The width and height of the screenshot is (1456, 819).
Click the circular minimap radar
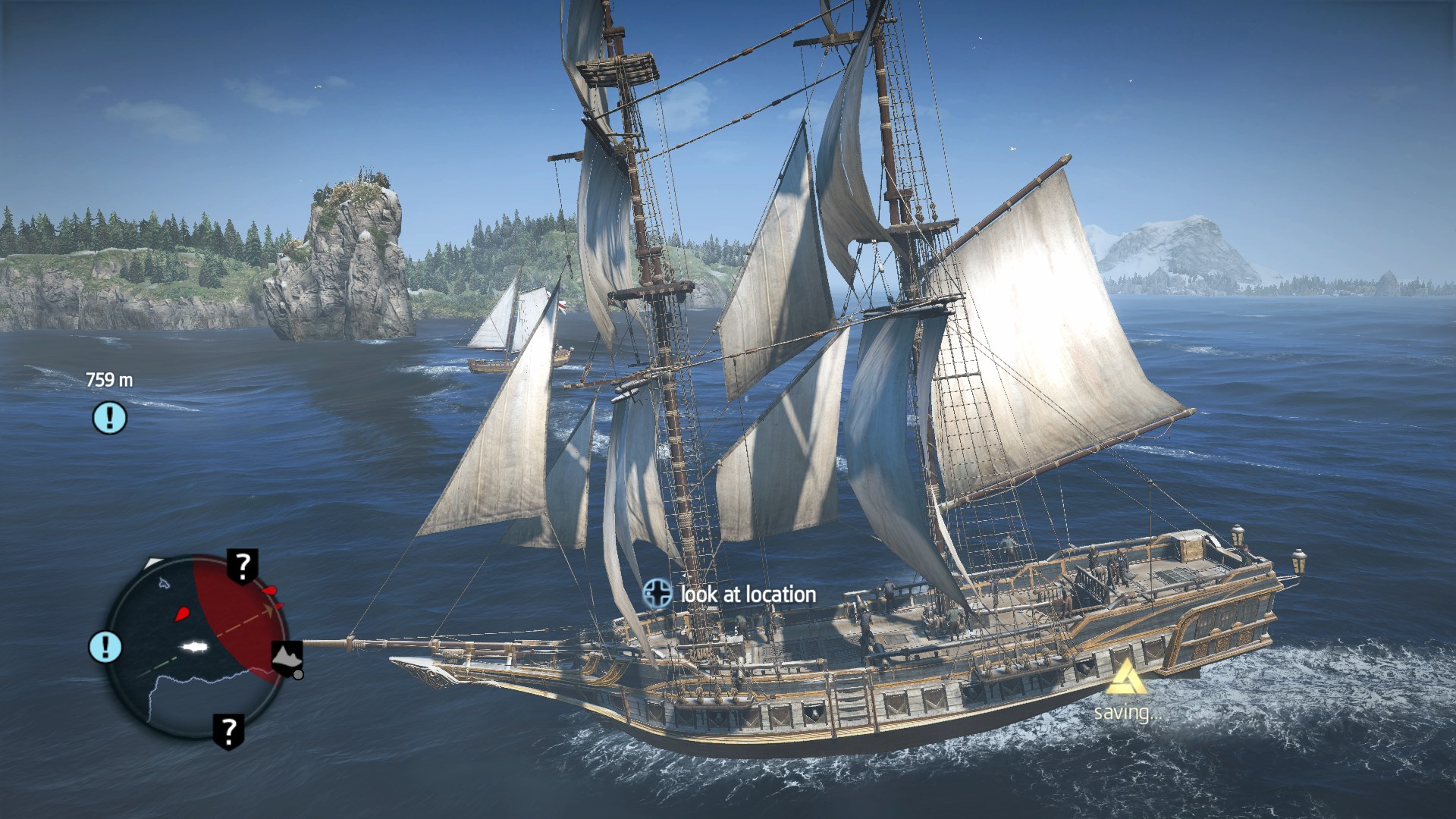coord(196,645)
